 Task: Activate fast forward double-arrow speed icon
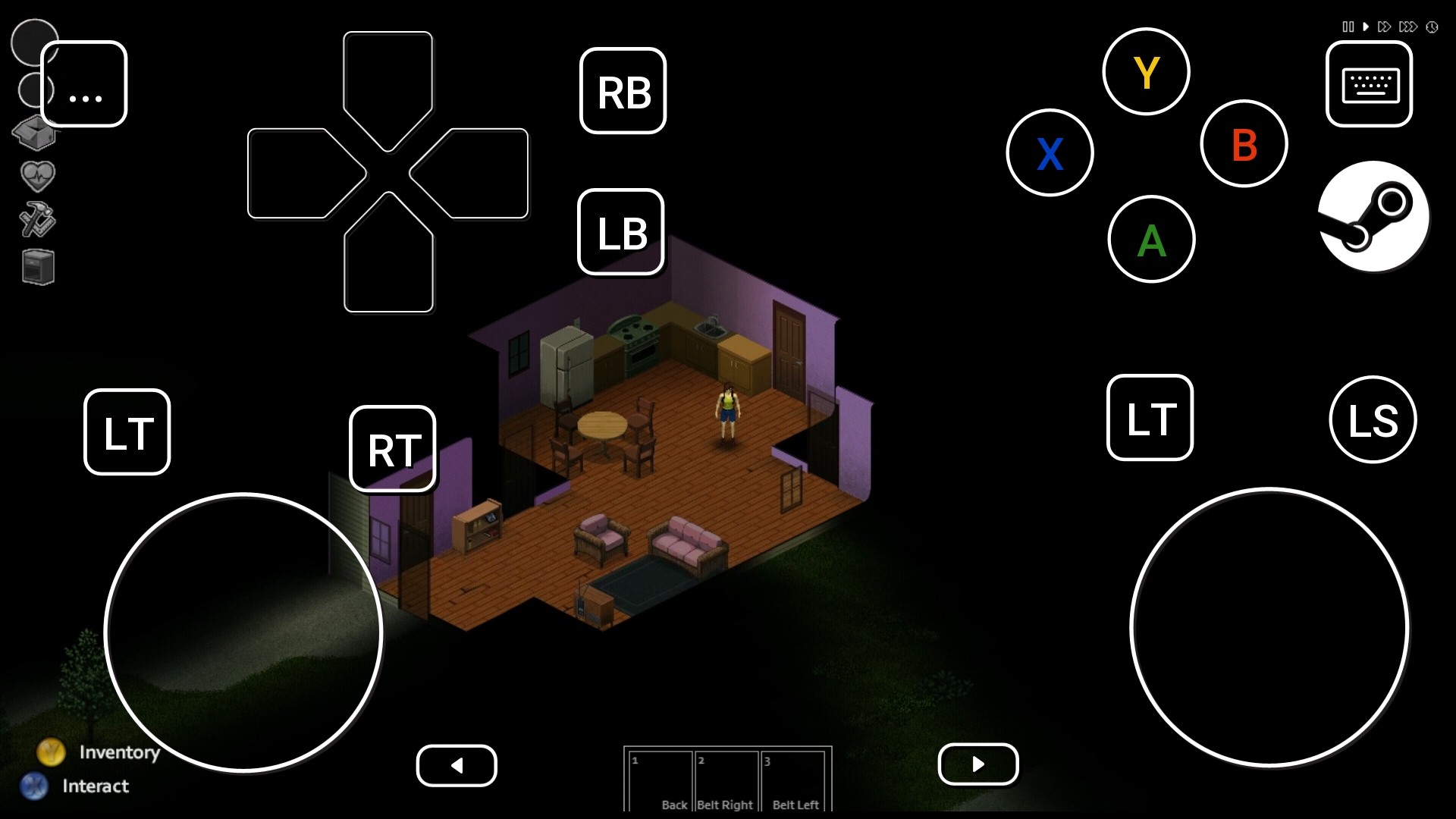(x=1383, y=26)
